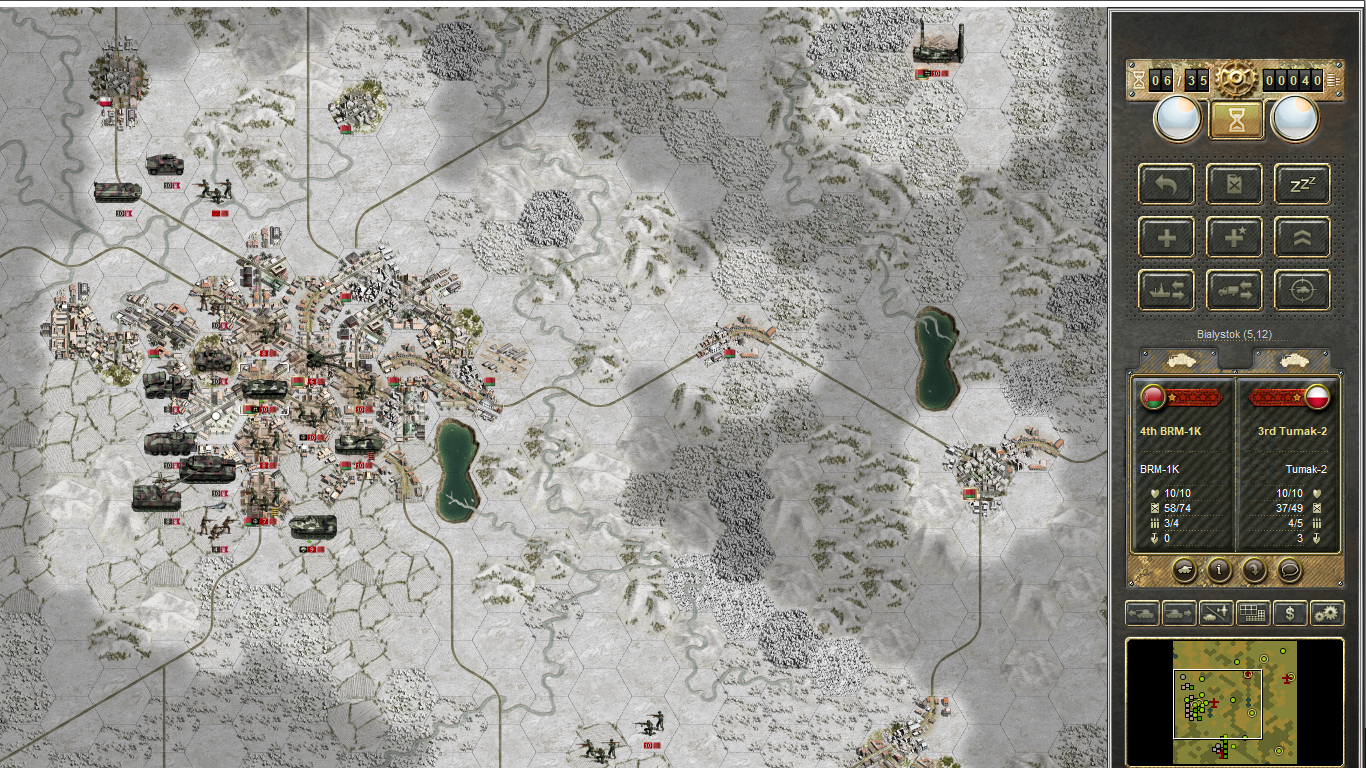Viewport: 1366px width, 768px height.
Task: Upgrade the unit with the chevrons button
Action: point(1302,238)
